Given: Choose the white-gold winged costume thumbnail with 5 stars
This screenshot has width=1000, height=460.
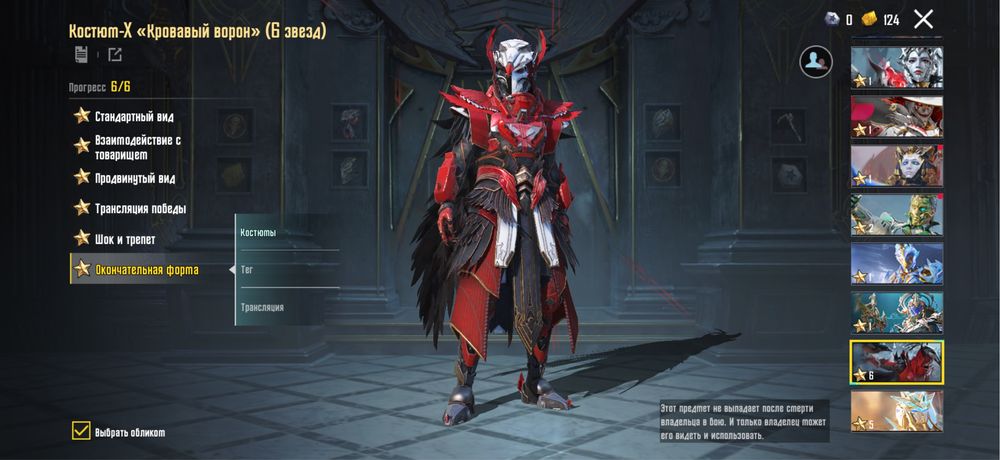Looking at the screenshot, I should click(x=896, y=410).
